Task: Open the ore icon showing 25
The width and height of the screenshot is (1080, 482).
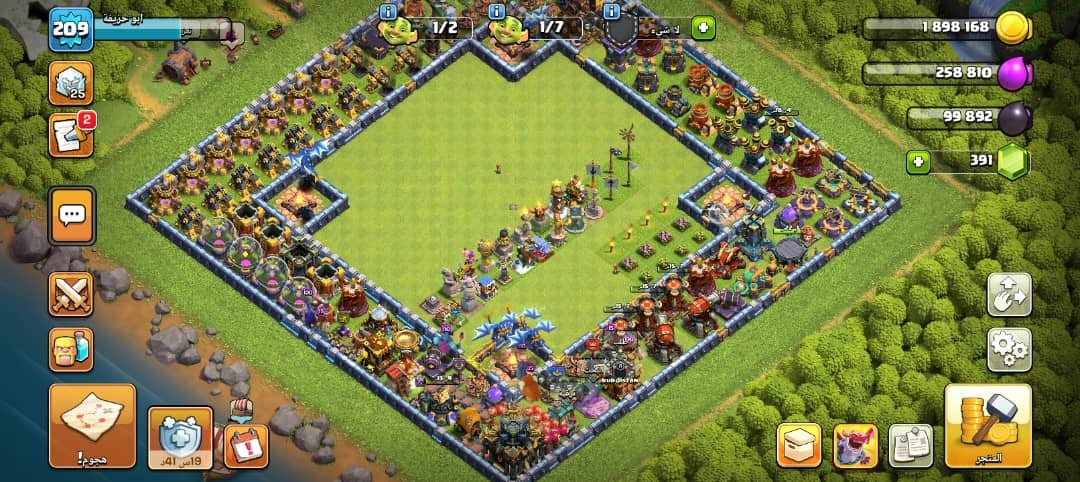Action: point(71,81)
